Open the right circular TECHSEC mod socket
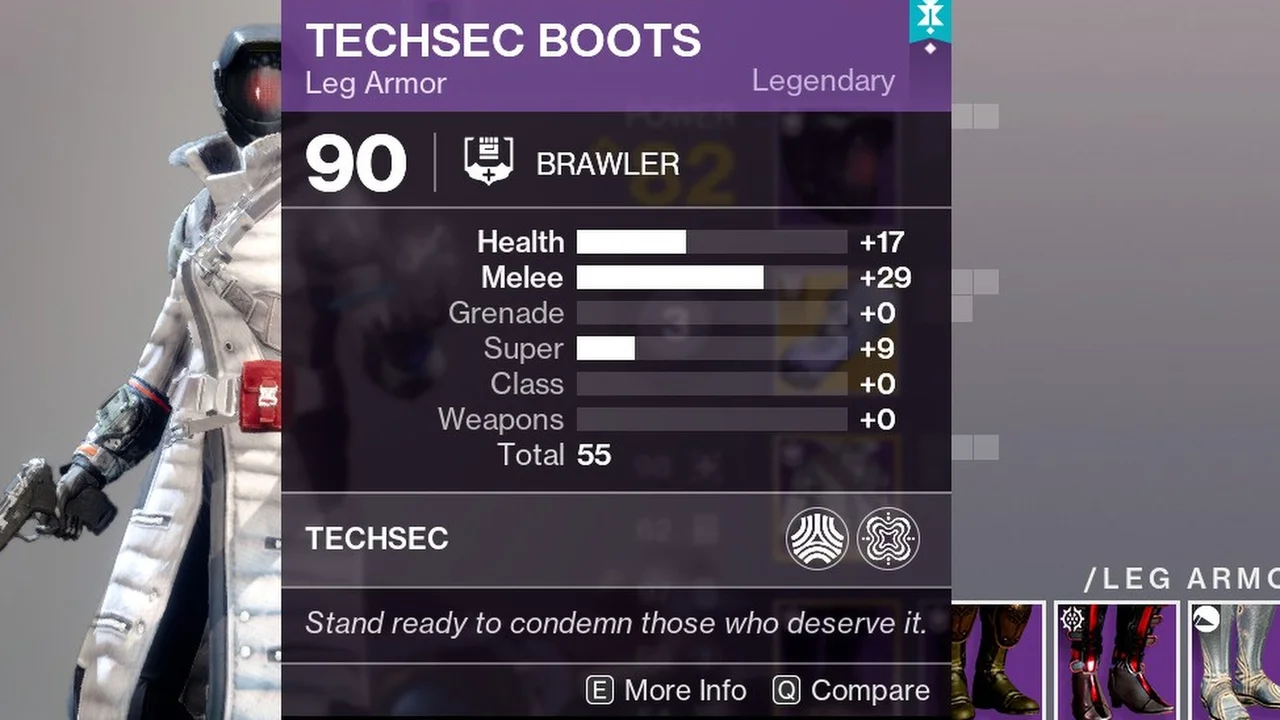Screen dimensions: 1280x720 [x=889, y=538]
